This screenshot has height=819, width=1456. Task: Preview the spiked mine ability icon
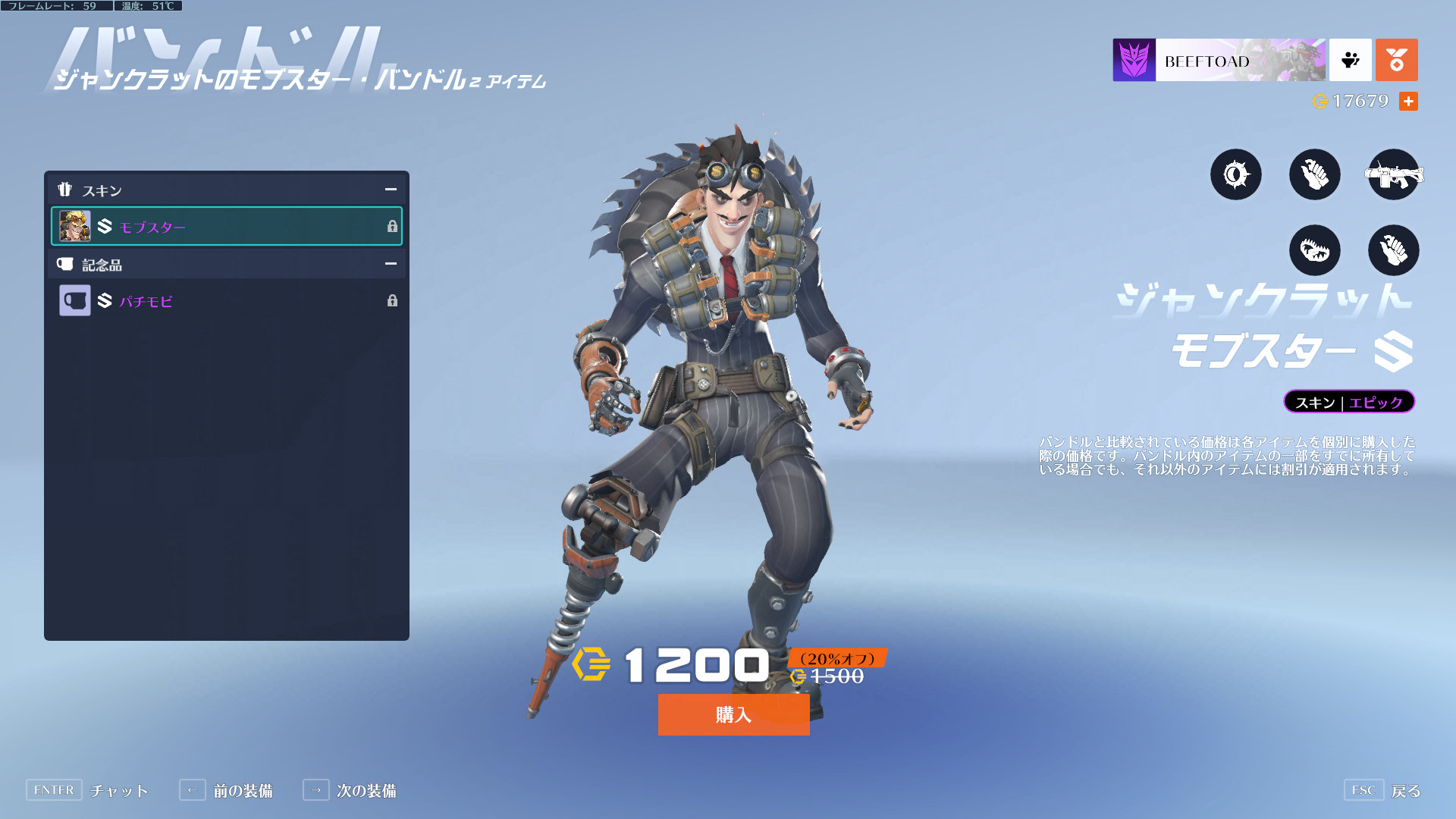point(1235,175)
